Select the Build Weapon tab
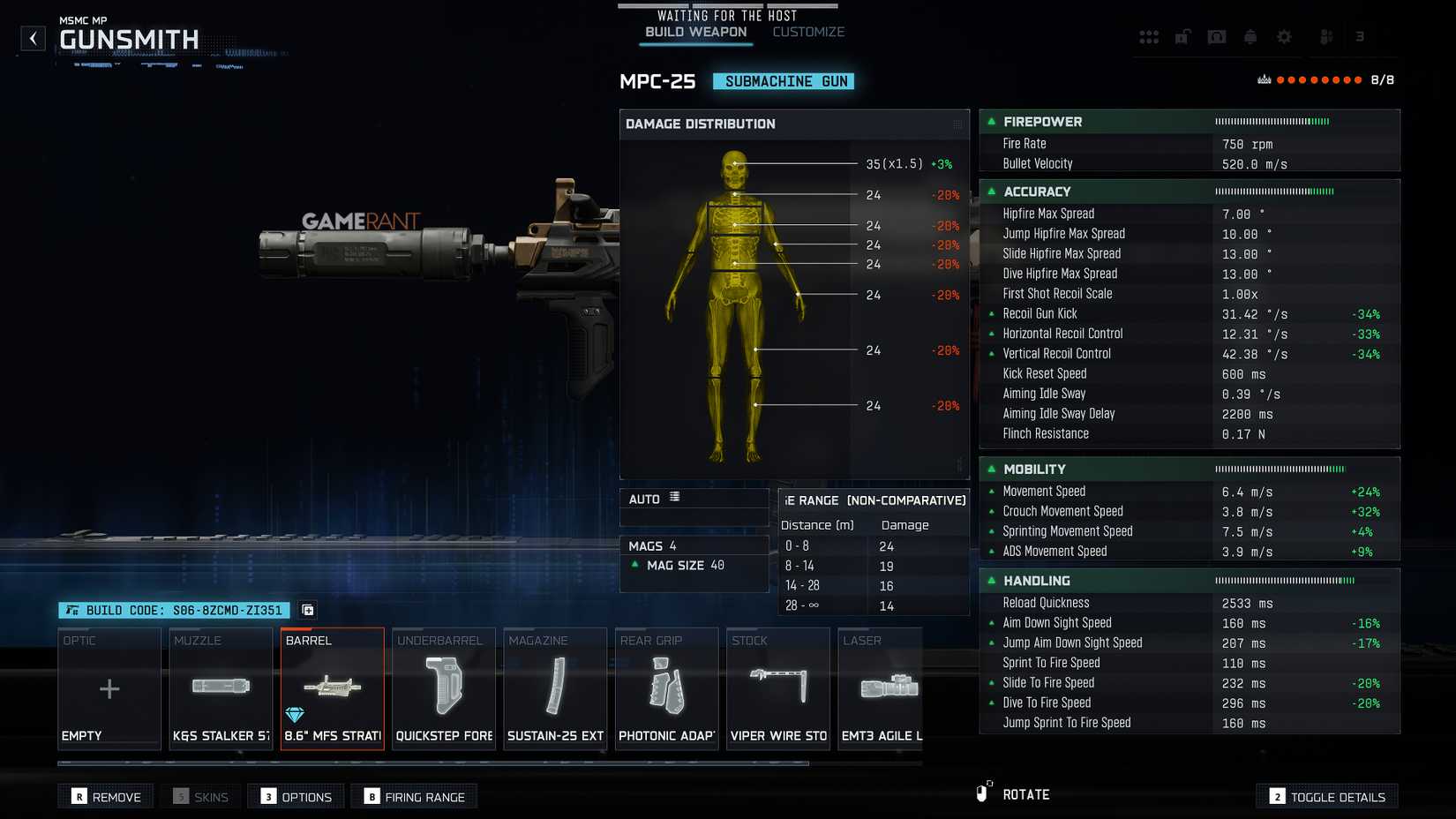 click(694, 31)
